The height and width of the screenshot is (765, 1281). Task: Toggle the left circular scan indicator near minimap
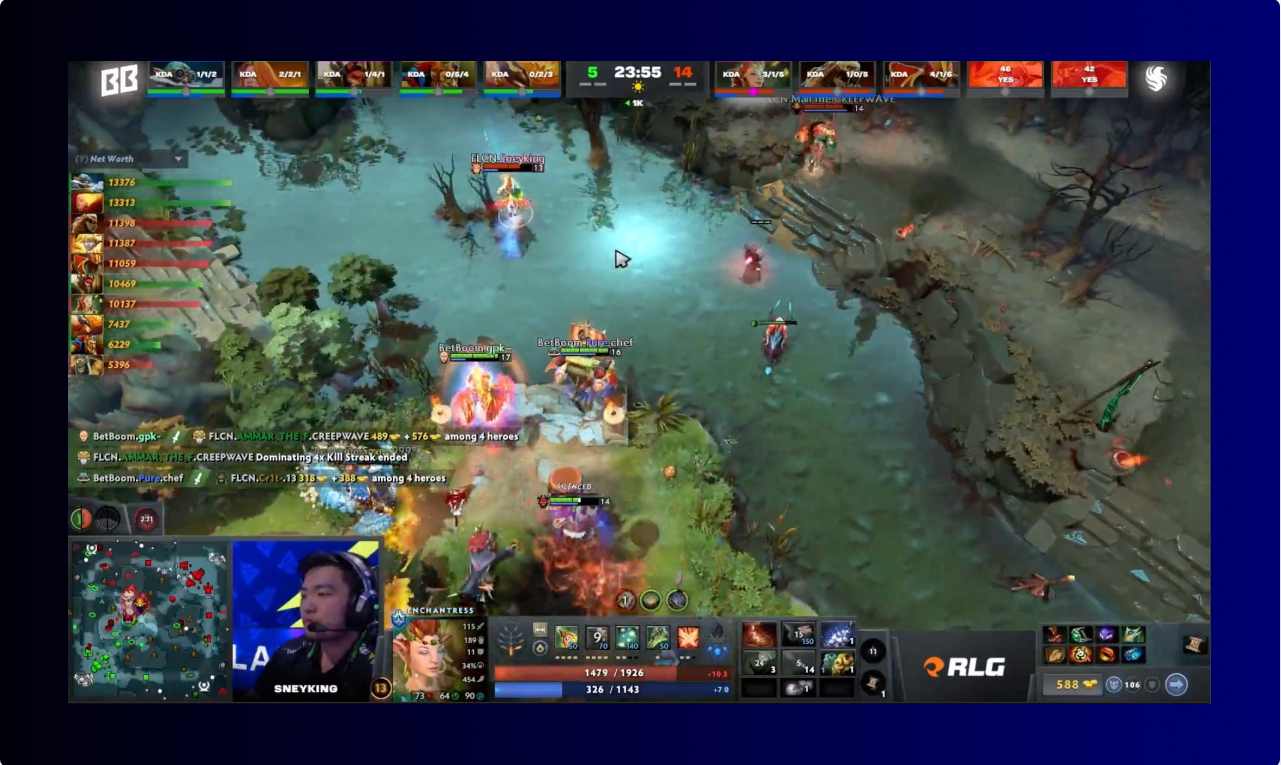point(80,517)
